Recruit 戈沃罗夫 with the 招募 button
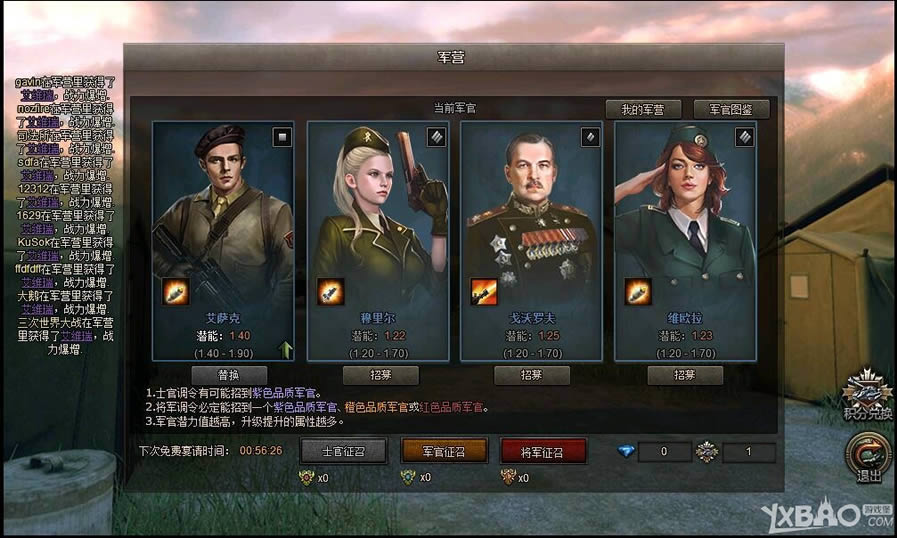The image size is (897, 538). click(532, 375)
